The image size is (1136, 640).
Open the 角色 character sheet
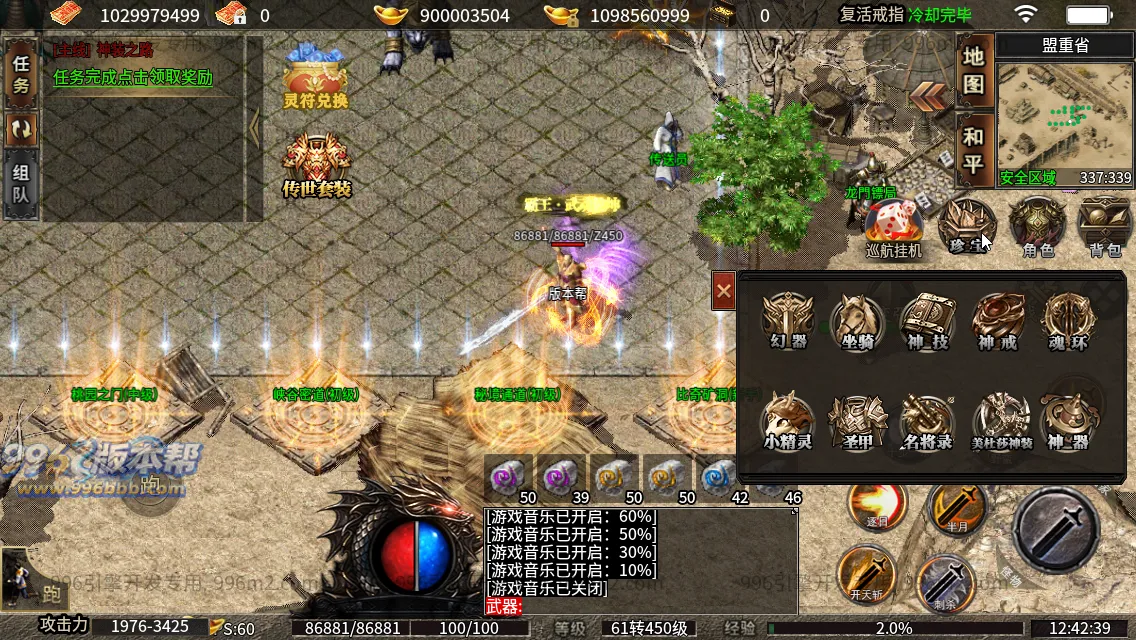tap(1038, 225)
